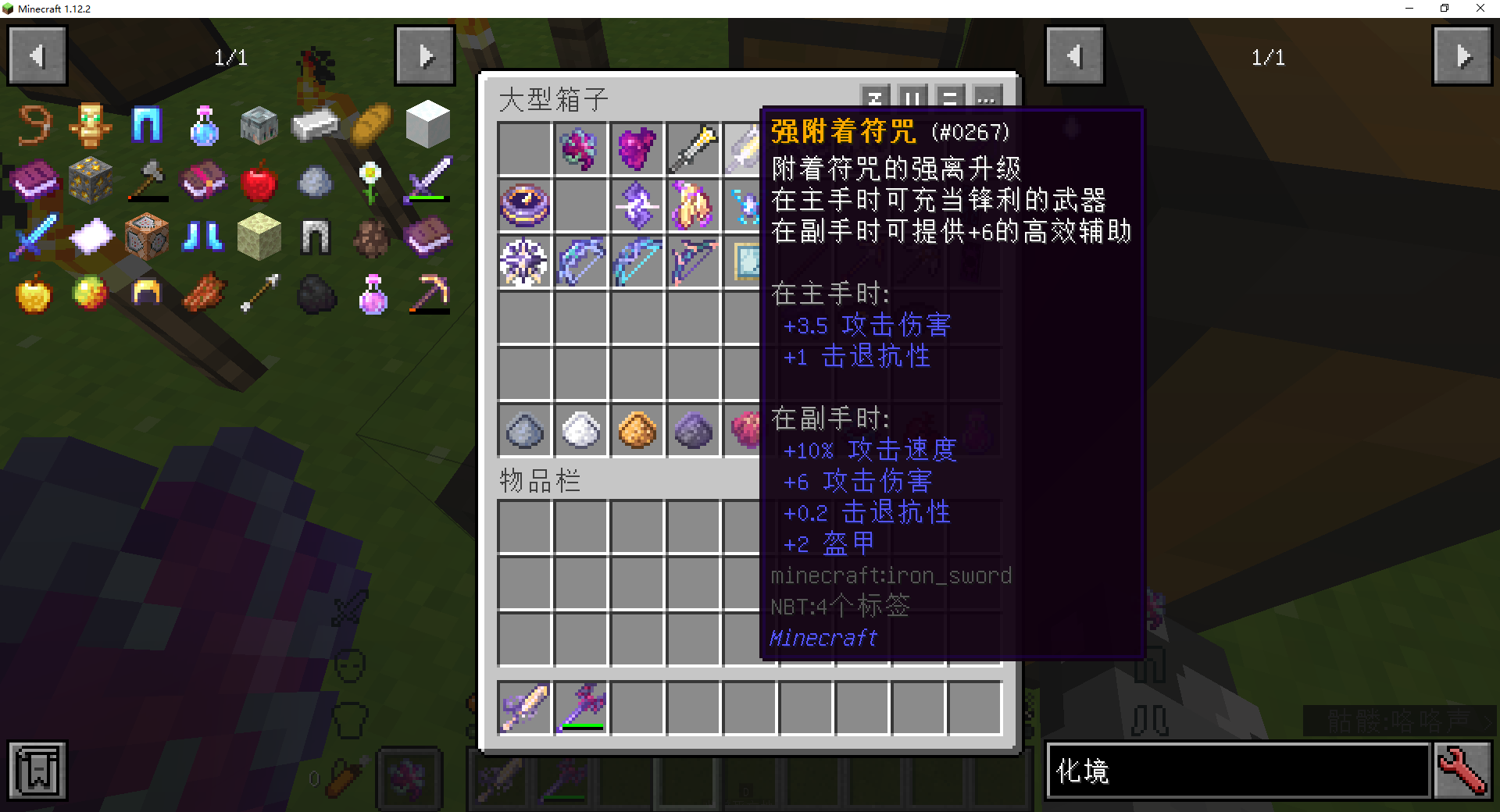Select the pink scepter in the second hotbar slot
The height and width of the screenshot is (812, 1500).
pyautogui.click(x=580, y=707)
